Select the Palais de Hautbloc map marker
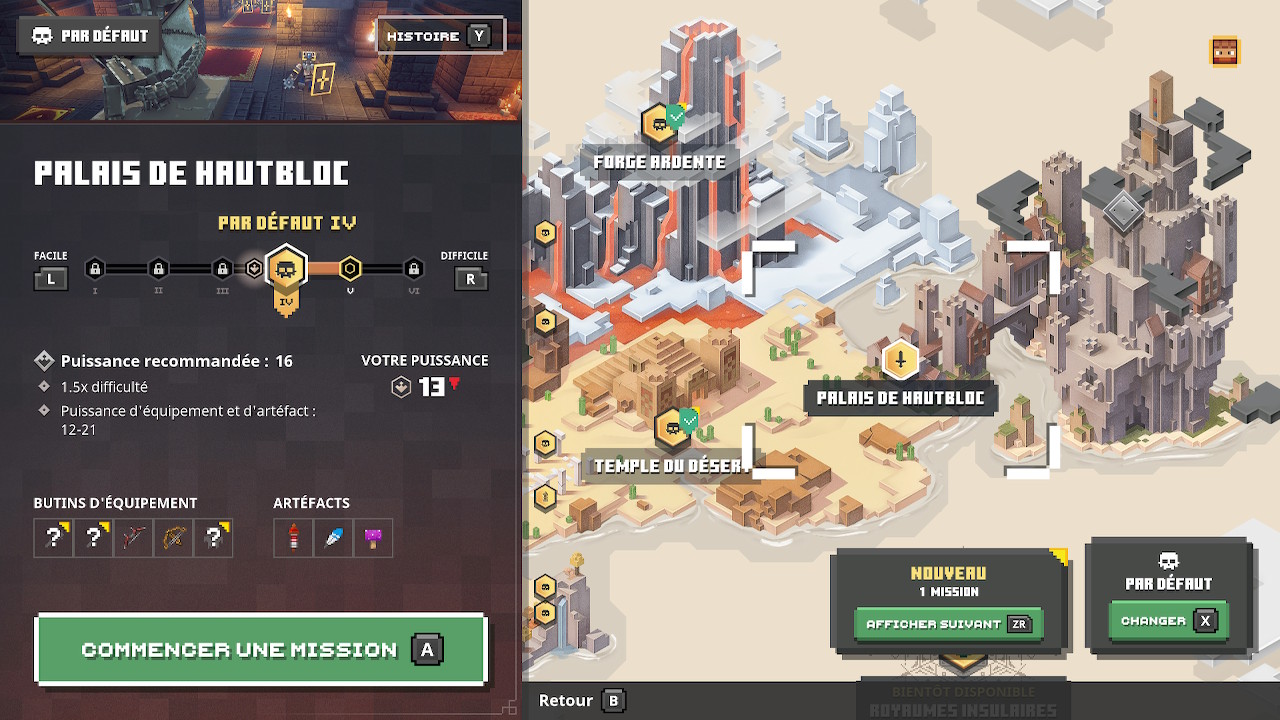 pyautogui.click(x=901, y=360)
